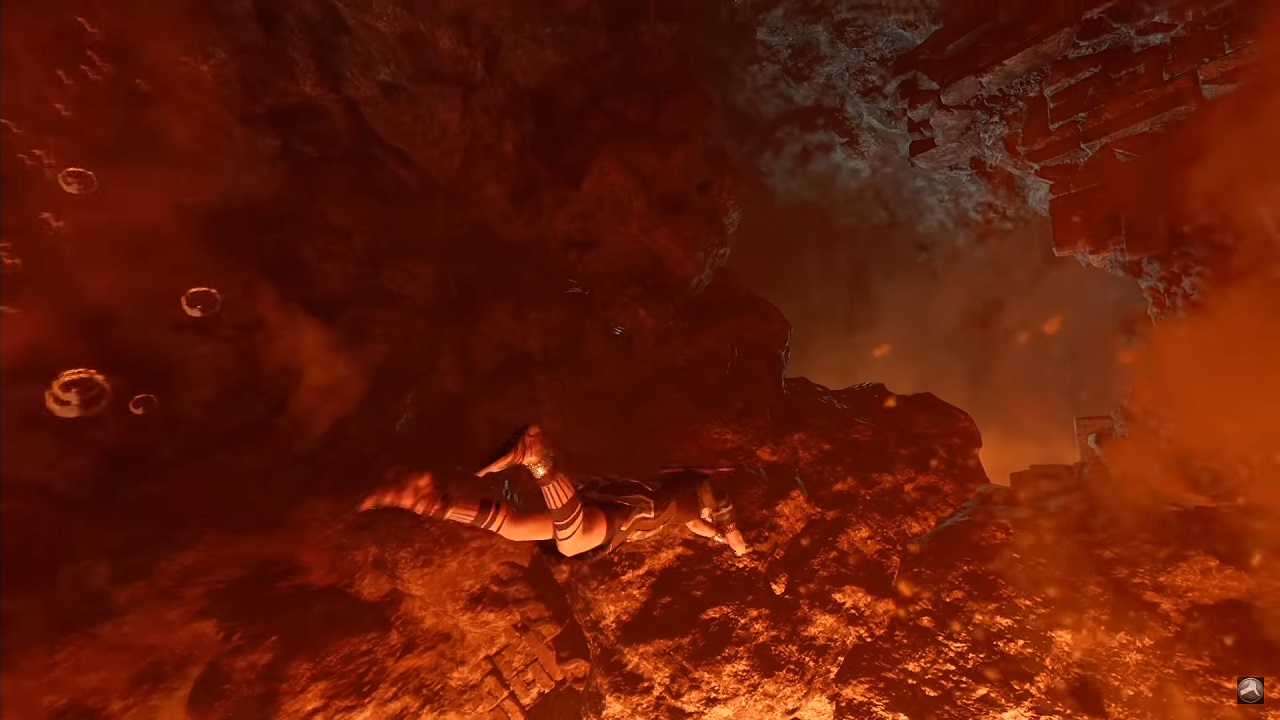
Task: Click the circular channel watermark logo
Action: [x=1250, y=690]
